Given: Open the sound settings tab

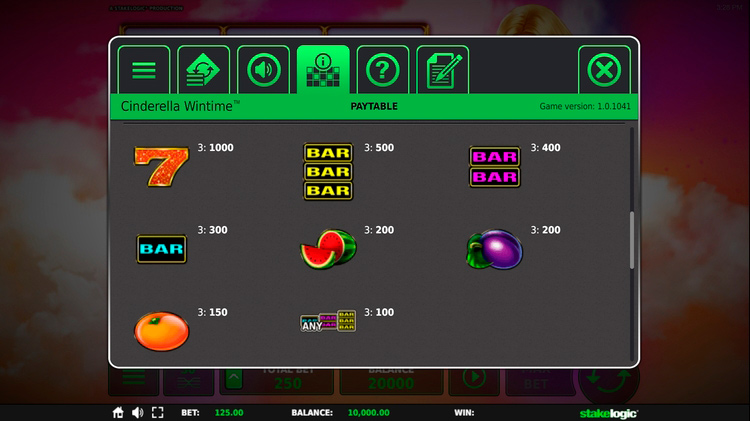Looking at the screenshot, I should (x=264, y=70).
